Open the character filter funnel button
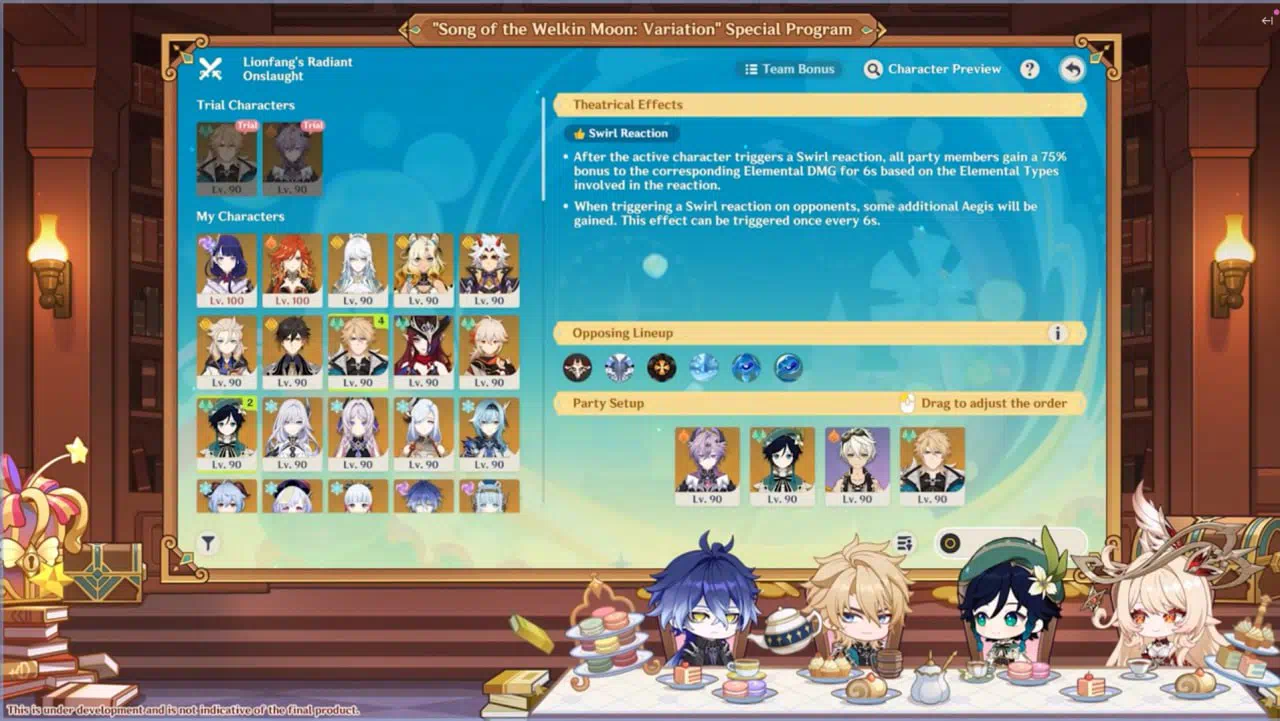Screen dimensions: 1280x721 tap(208, 543)
